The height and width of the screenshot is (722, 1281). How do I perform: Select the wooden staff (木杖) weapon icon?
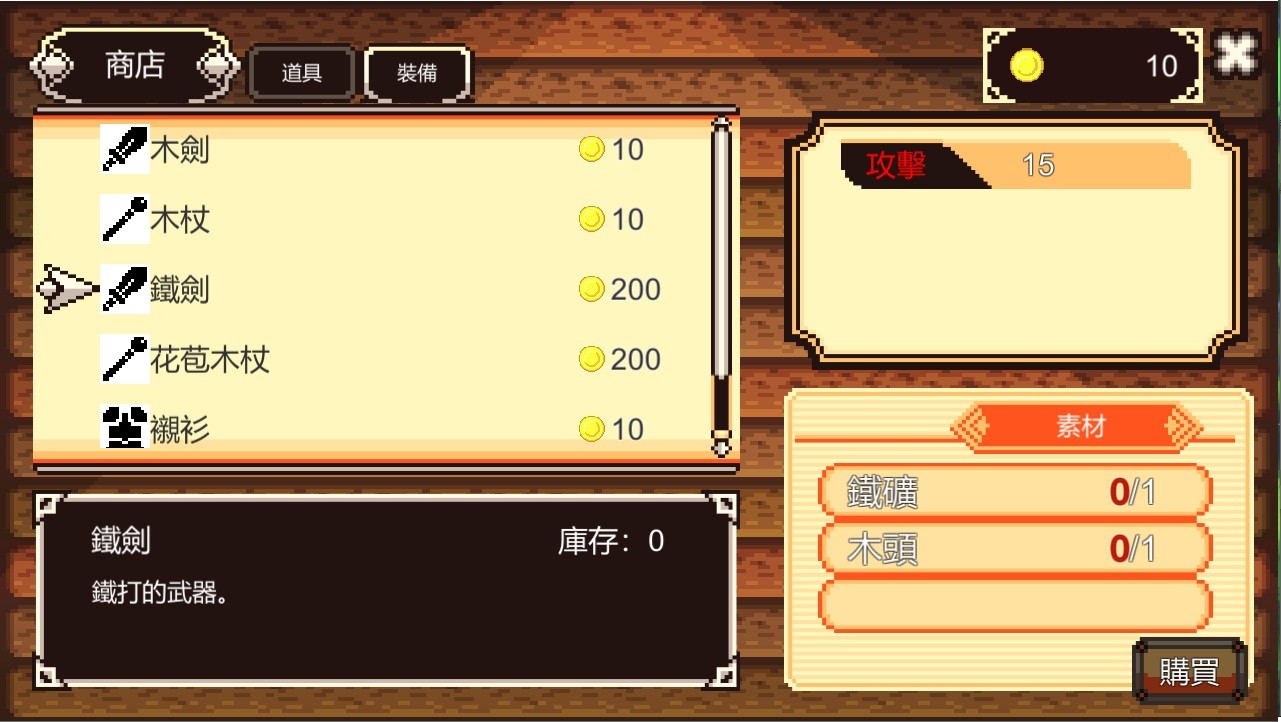point(125,218)
